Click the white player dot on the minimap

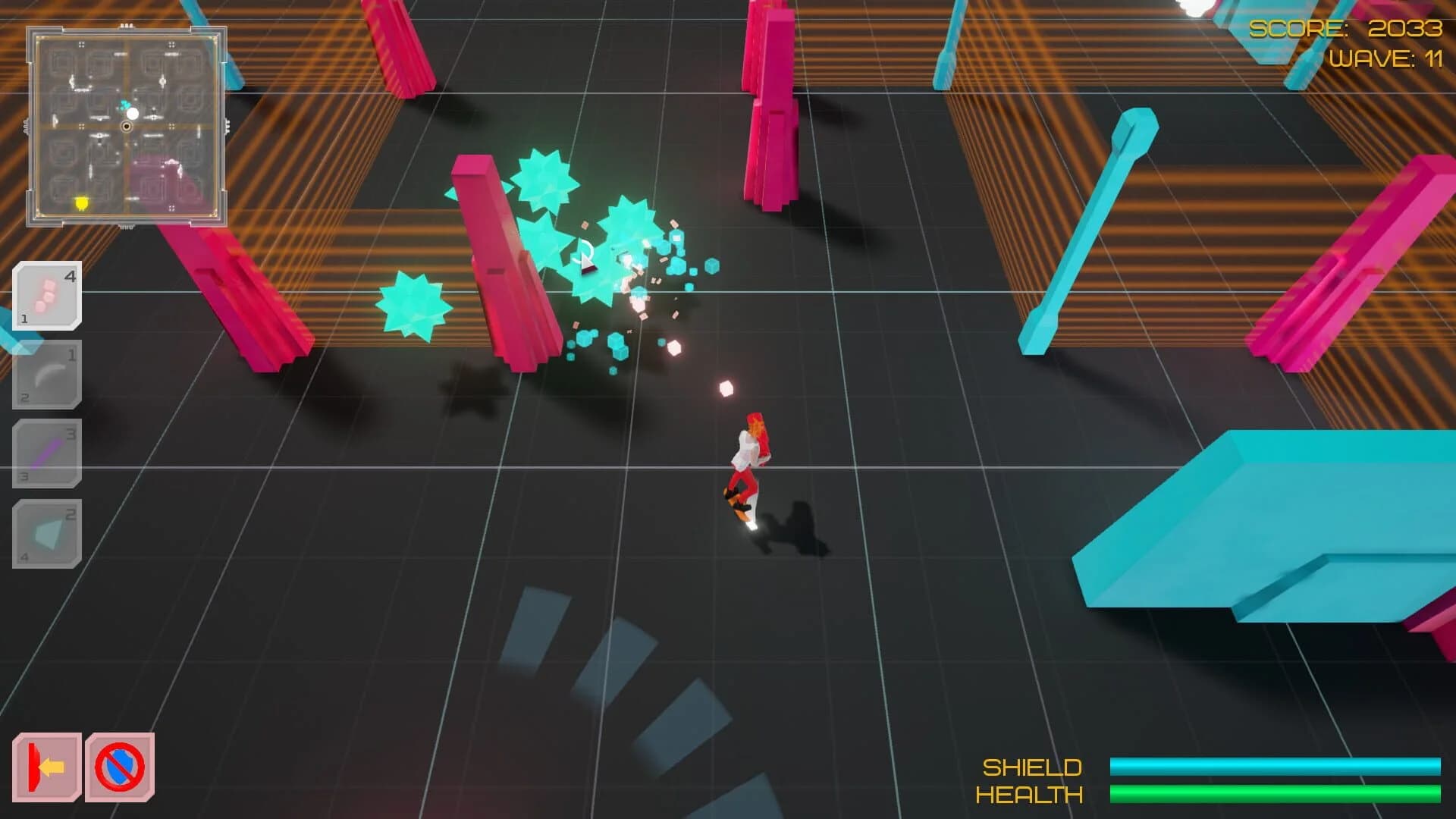pos(133,114)
